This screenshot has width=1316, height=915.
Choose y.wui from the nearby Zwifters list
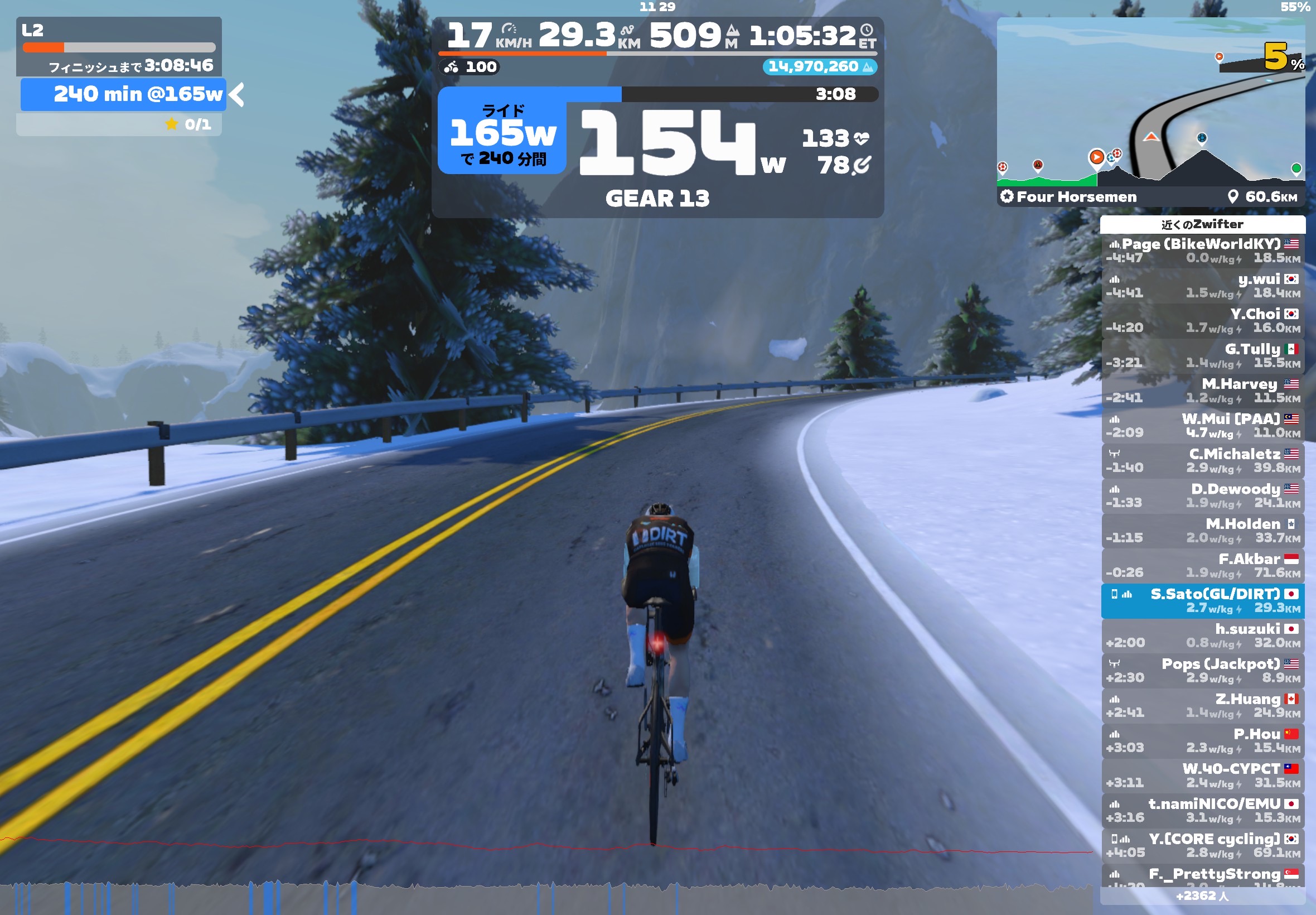(x=1202, y=286)
